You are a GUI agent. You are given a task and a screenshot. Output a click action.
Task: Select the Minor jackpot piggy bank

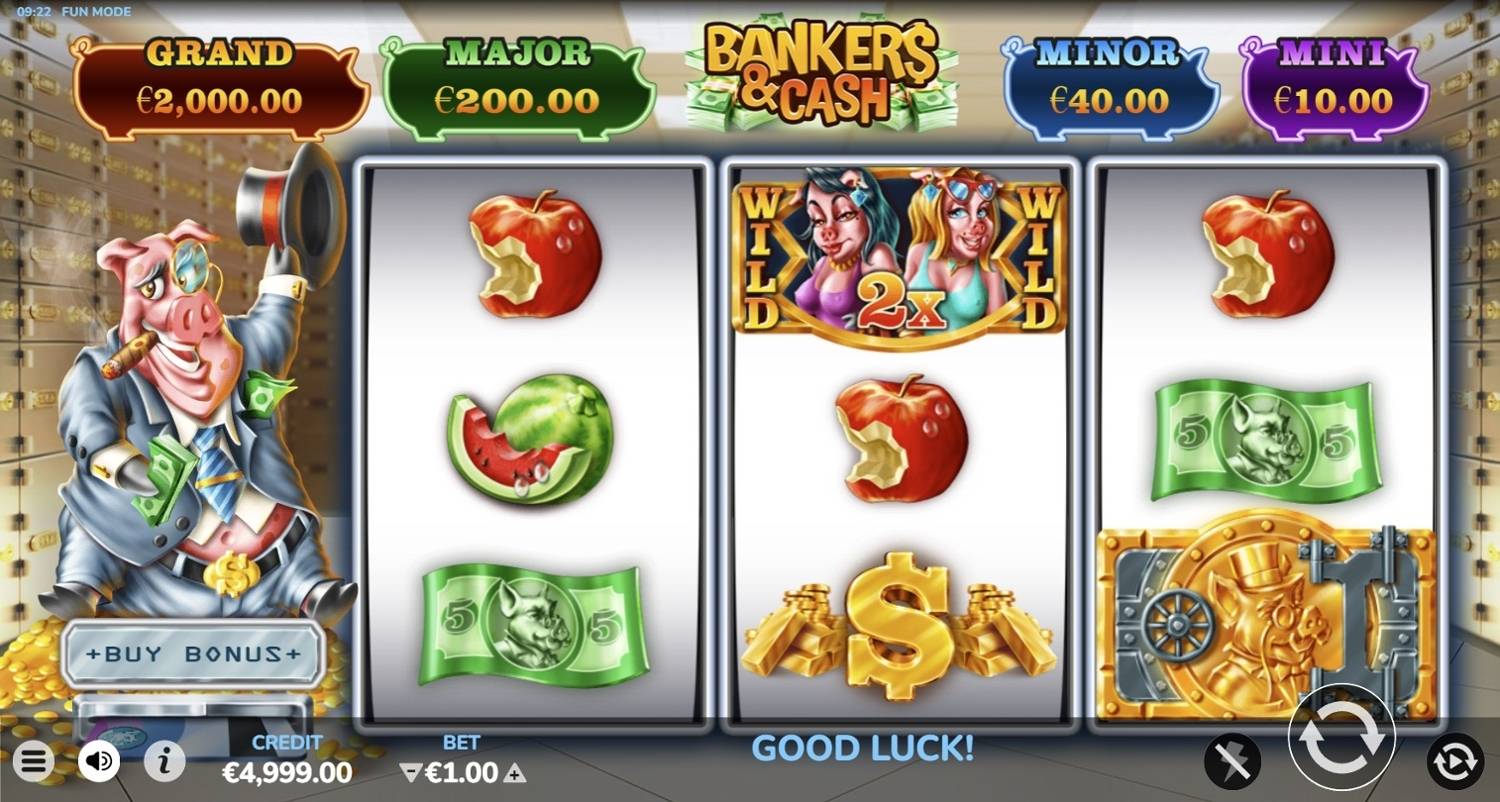click(1109, 80)
